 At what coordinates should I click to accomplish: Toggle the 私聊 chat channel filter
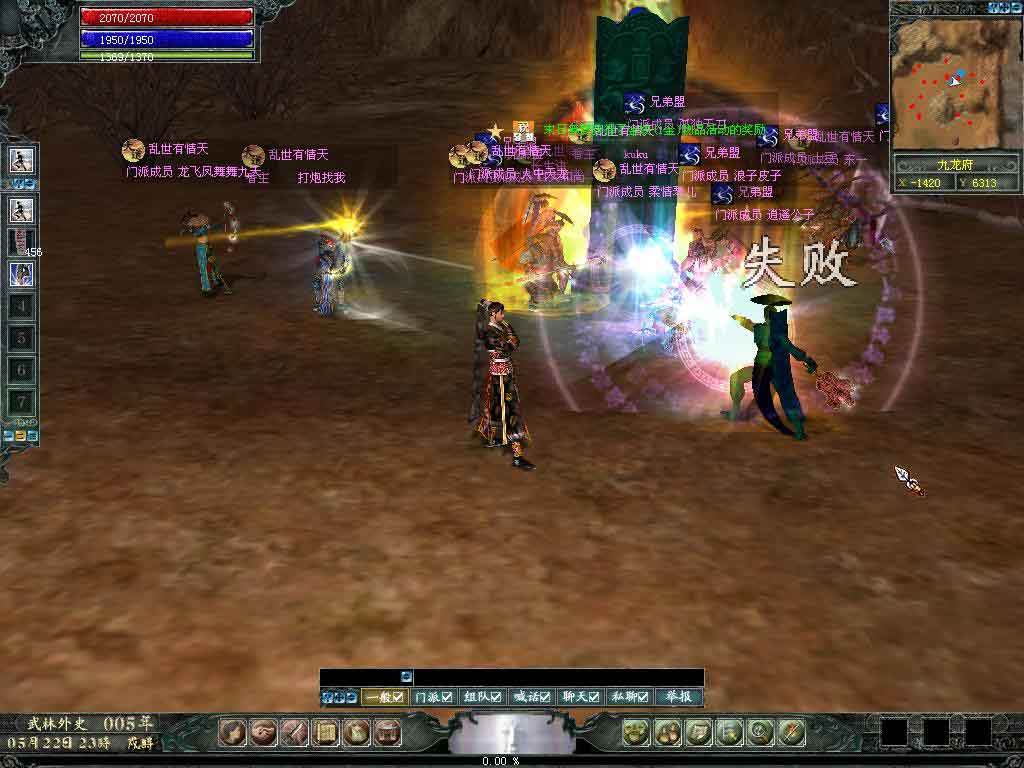point(629,697)
